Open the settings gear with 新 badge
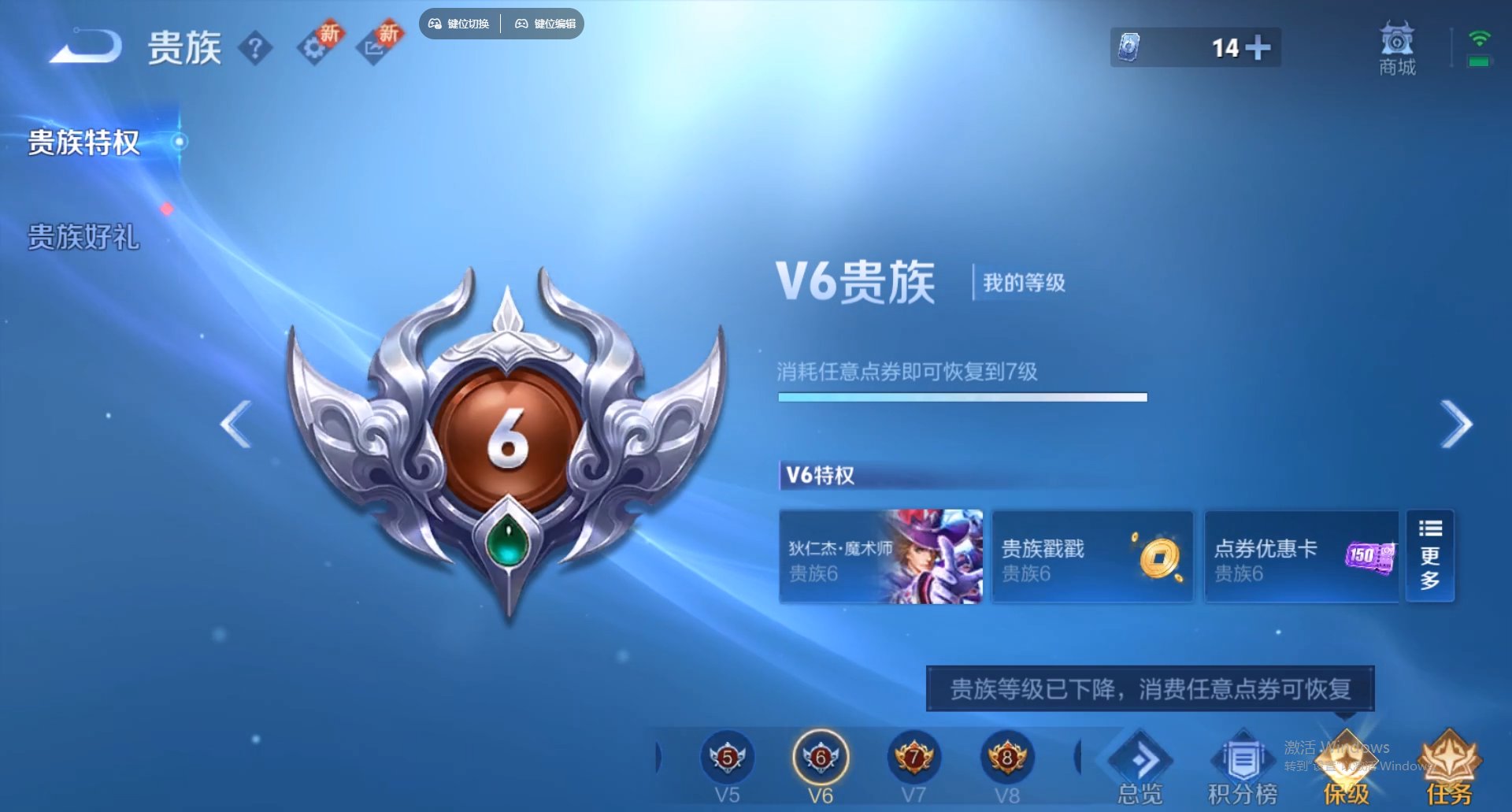Screen dimensions: 1512x812 pyautogui.click(x=315, y=49)
